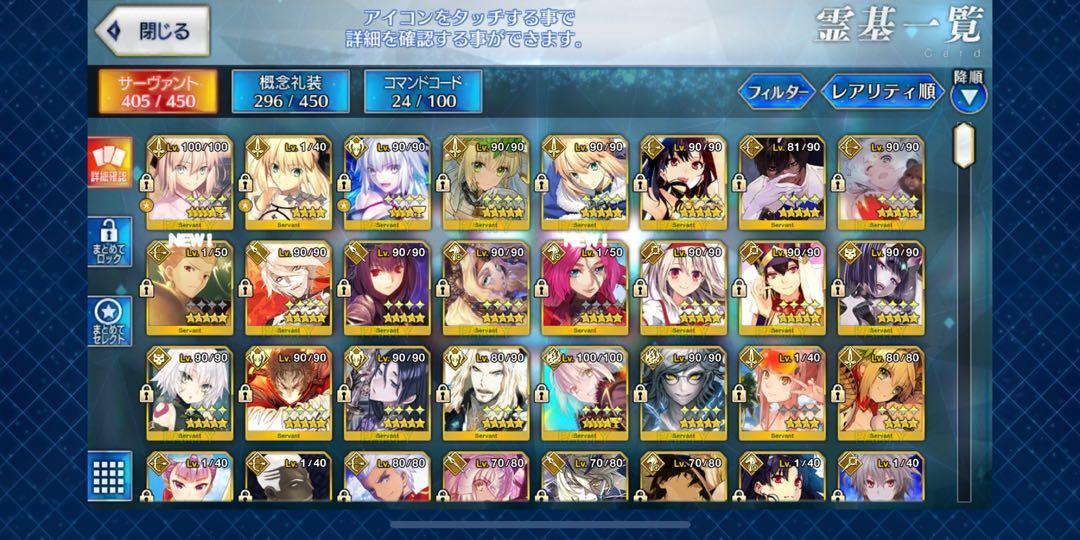Pick the dark glasses-wearing Lv. 90/90 servant

pos(684,392)
